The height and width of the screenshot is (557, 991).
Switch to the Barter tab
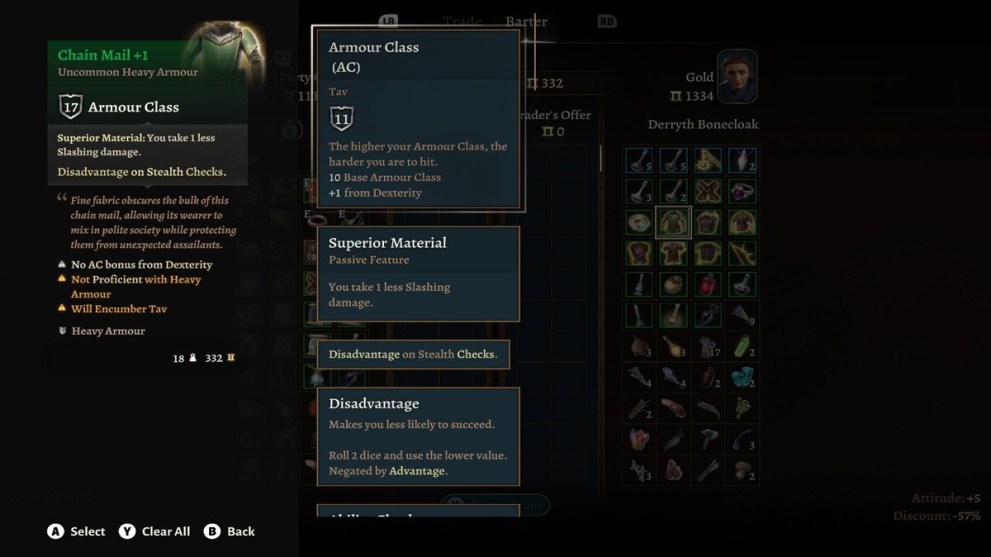[526, 21]
